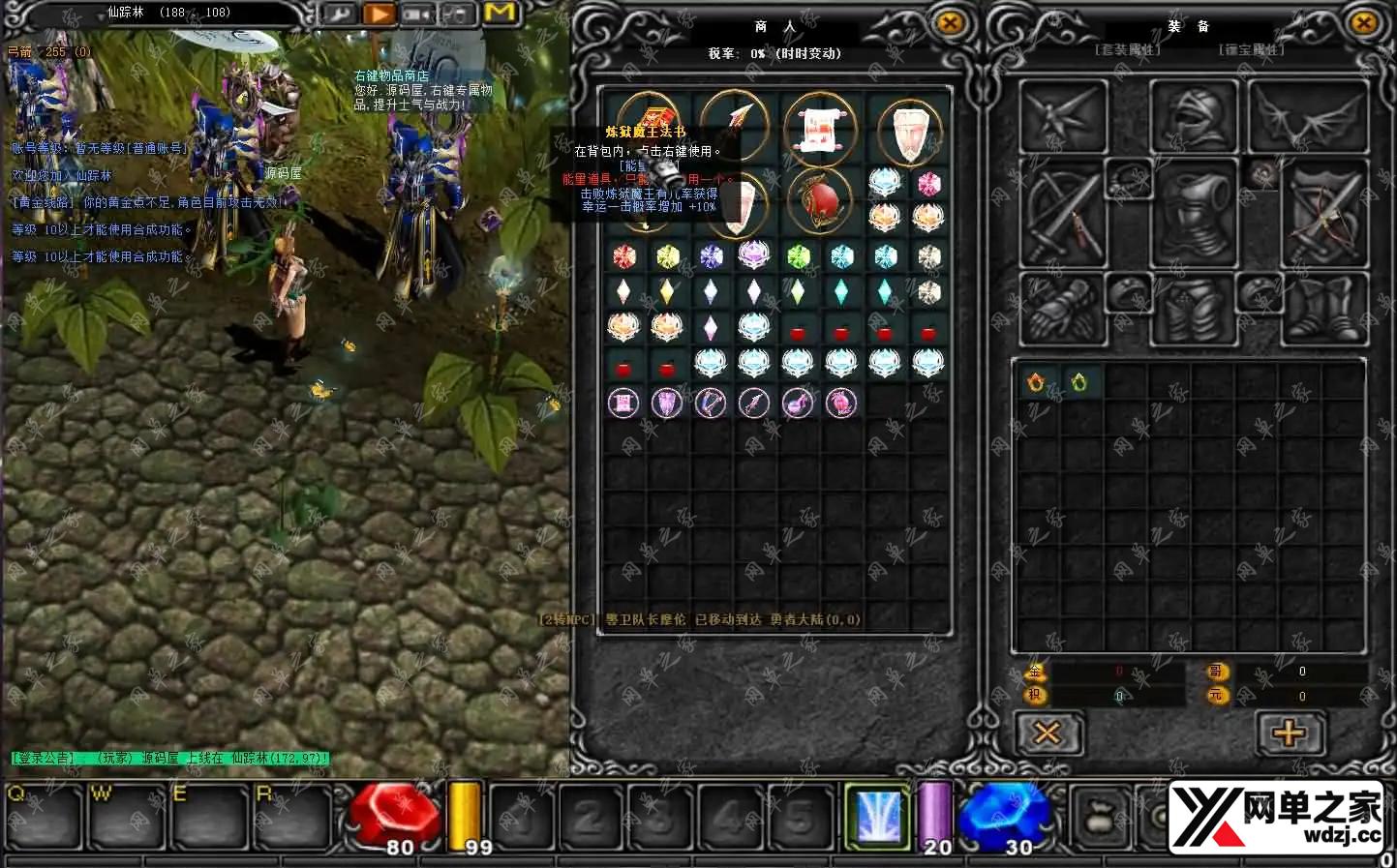This screenshot has height=868, width=1397.
Task: Pick the pink hexagonal gem
Action: click(x=928, y=184)
